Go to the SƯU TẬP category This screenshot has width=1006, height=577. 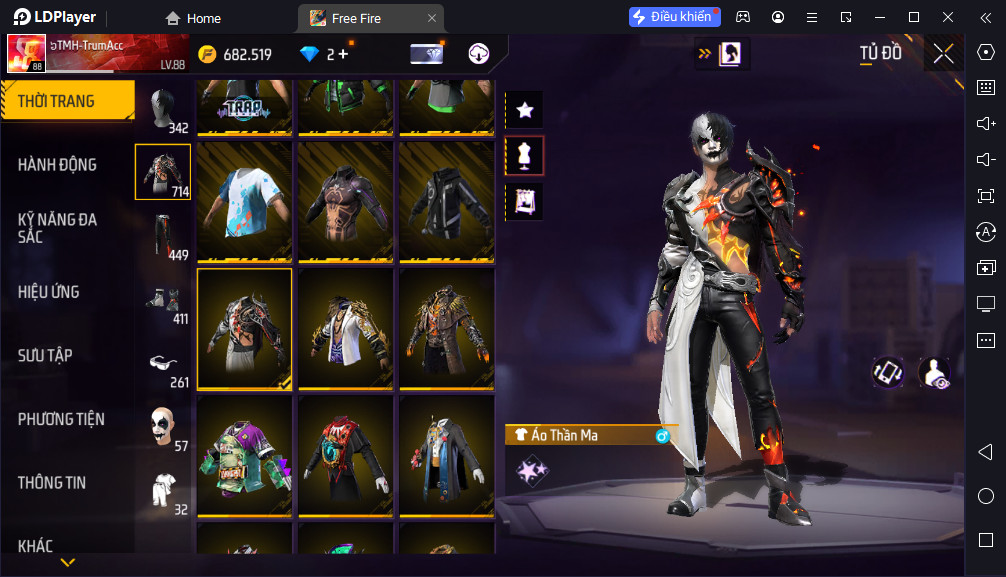click(x=45, y=355)
